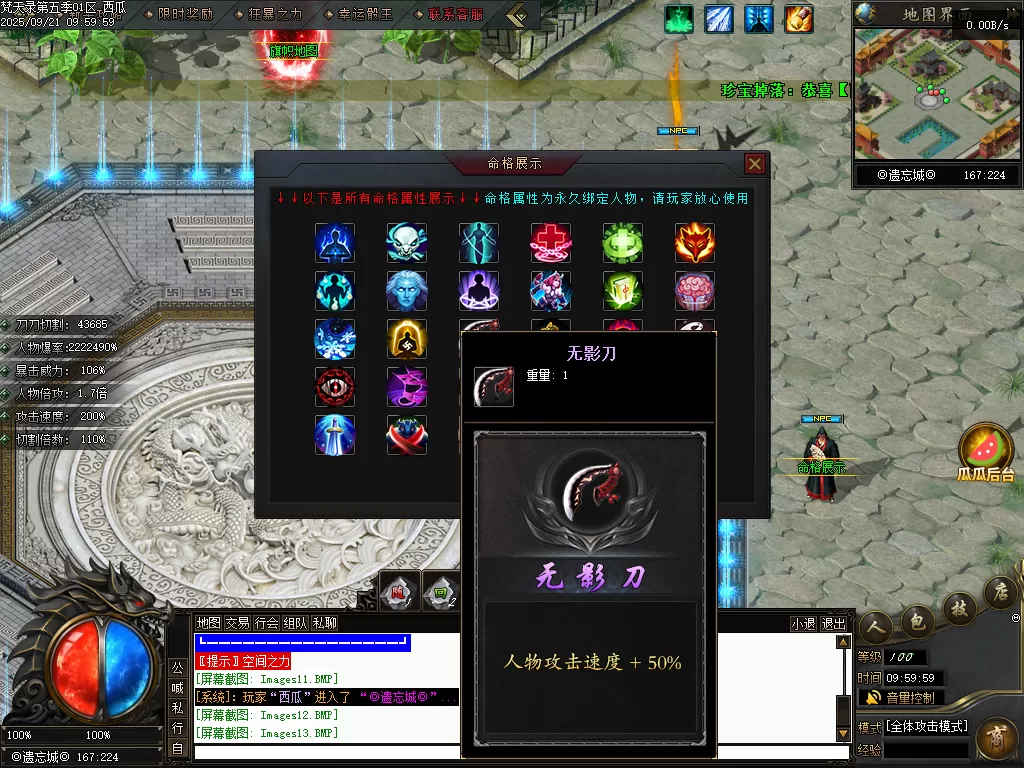The width and height of the screenshot is (1024, 768).
Task: Click the 退出 exit button
Action: tap(834, 623)
